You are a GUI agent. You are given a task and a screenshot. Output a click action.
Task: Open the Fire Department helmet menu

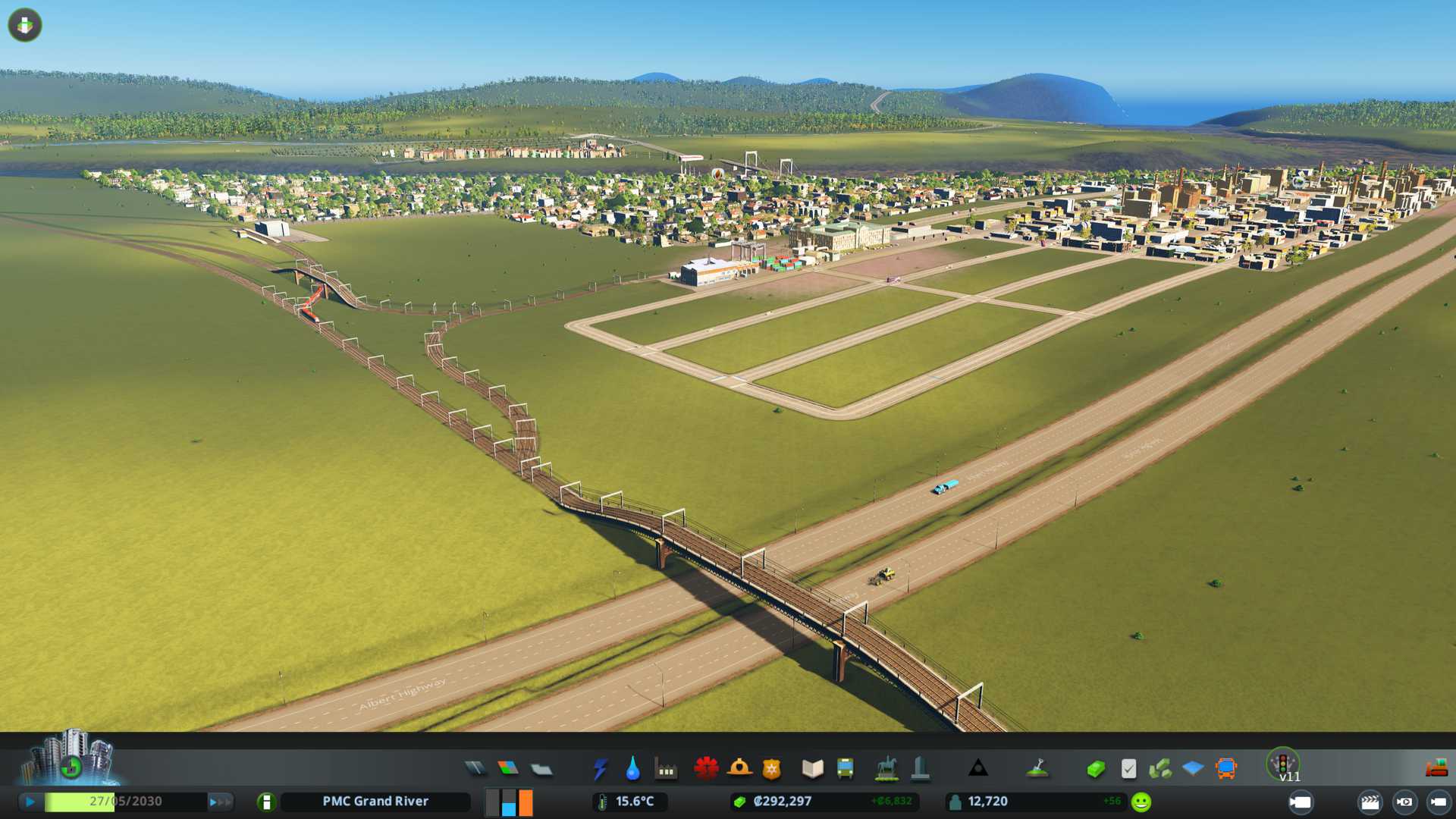click(739, 769)
